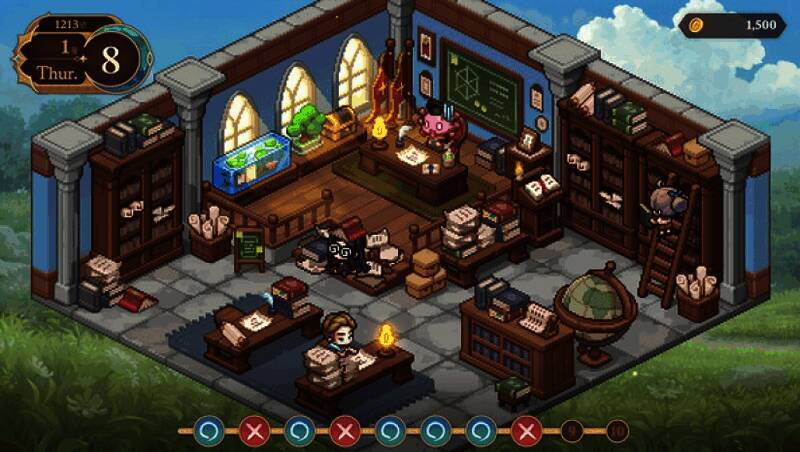Image resolution: width=800 pixels, height=452 pixels.
Task: Select the dimmed number 10 progress marker
Action: click(617, 431)
